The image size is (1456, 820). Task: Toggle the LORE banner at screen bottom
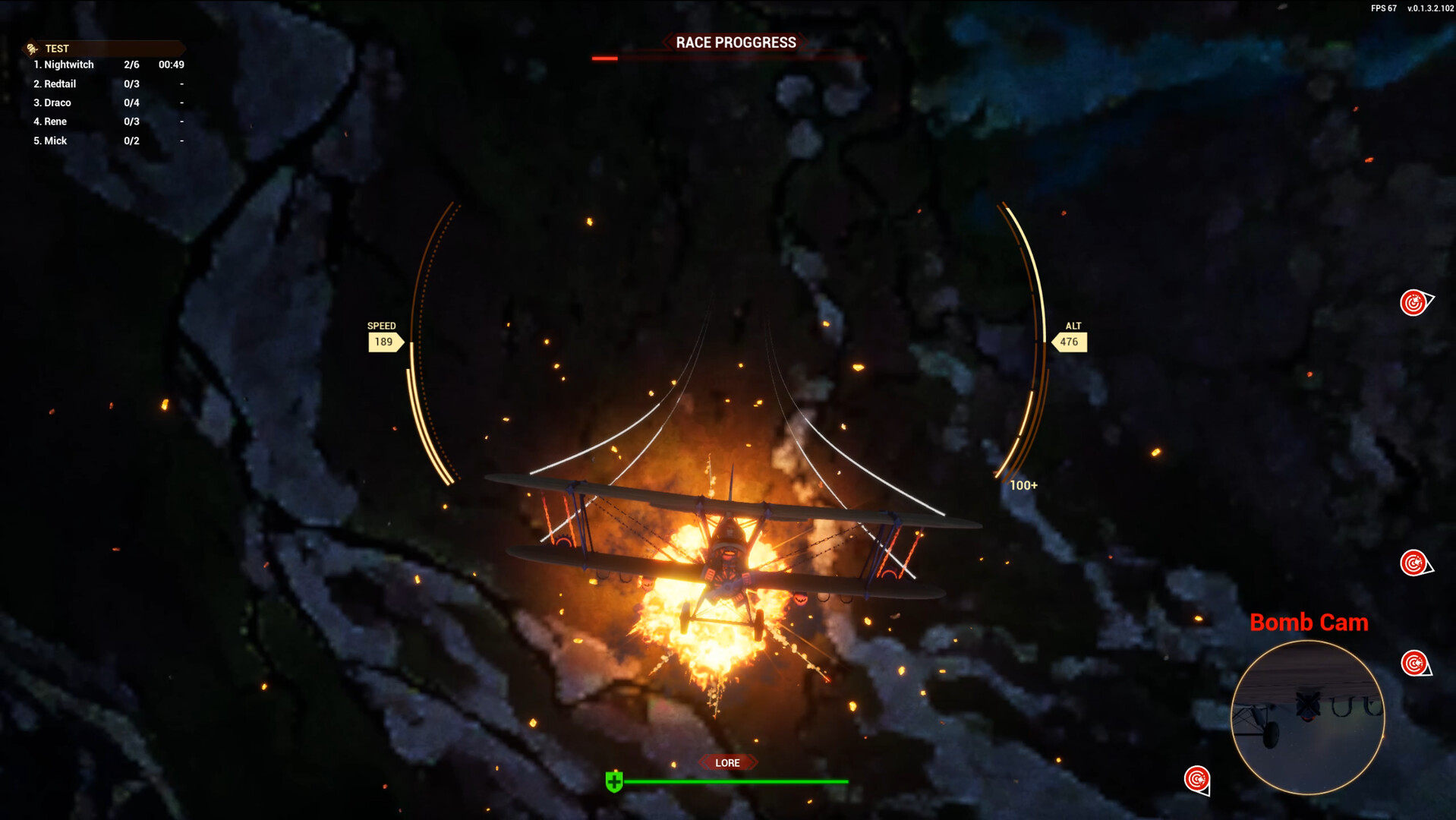(726, 762)
